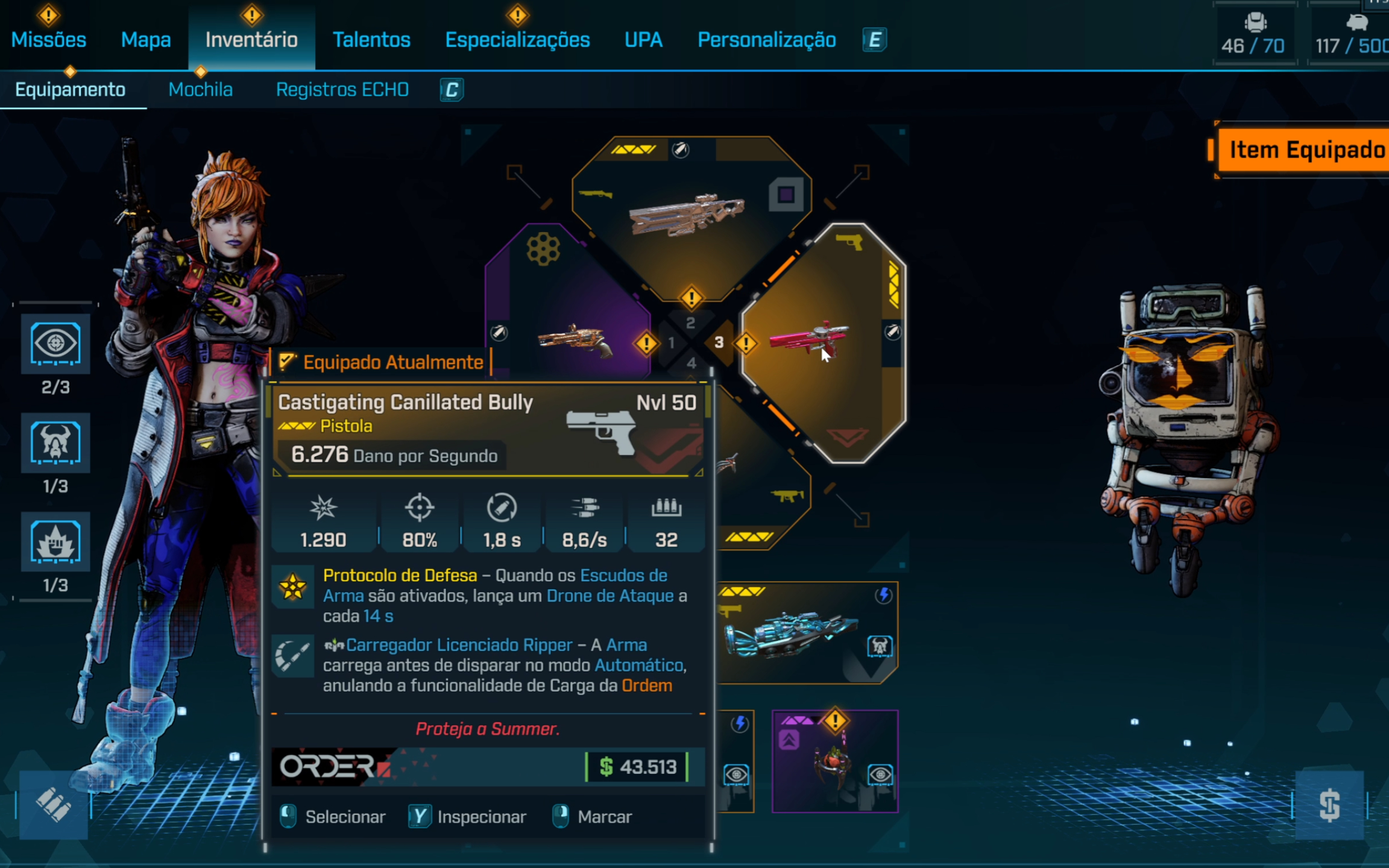Show the Registros ECHO sub-tab
The width and height of the screenshot is (1389, 868).
click(342, 90)
